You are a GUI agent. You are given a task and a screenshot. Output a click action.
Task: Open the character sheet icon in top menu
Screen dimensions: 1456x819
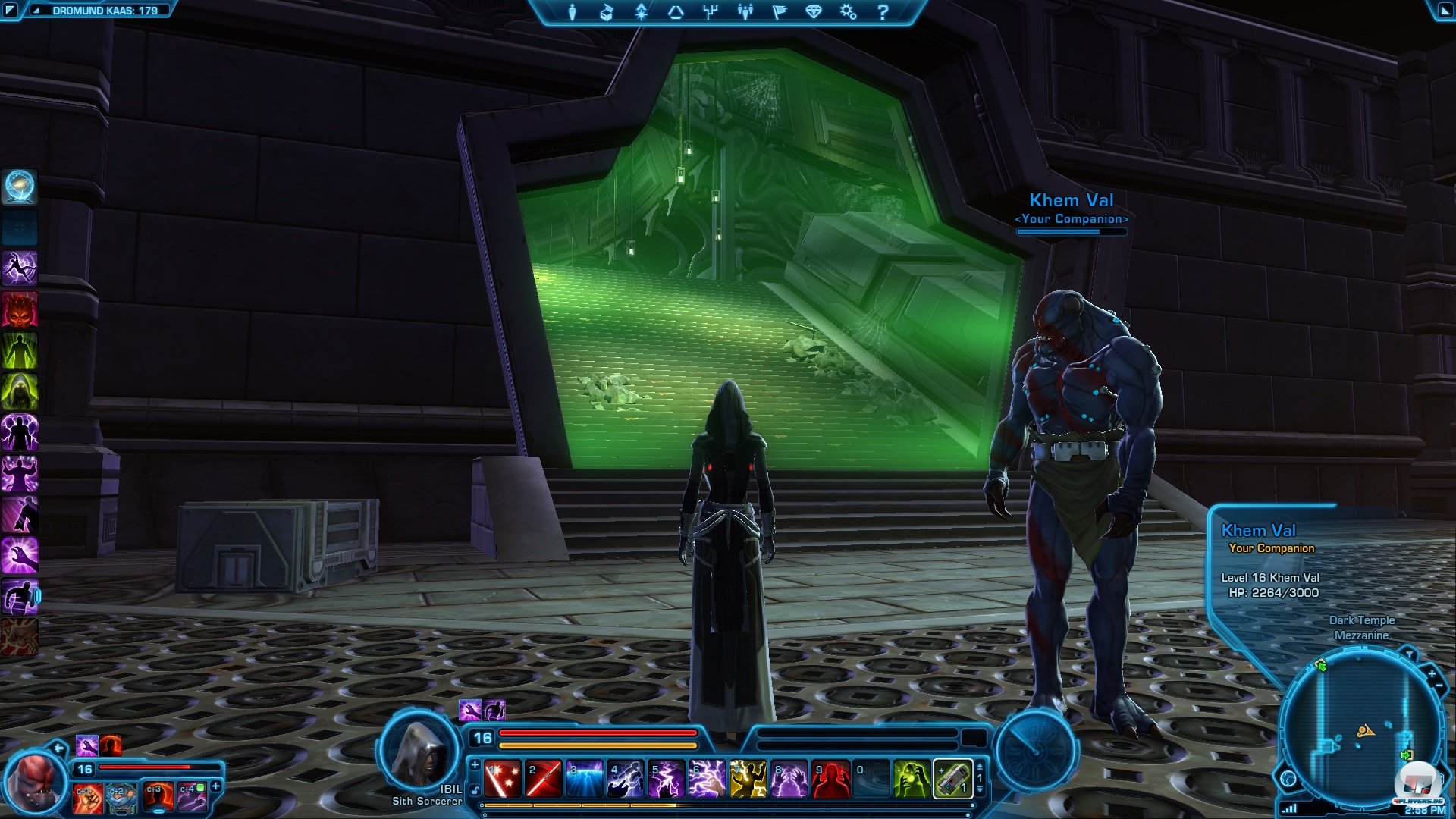point(573,12)
